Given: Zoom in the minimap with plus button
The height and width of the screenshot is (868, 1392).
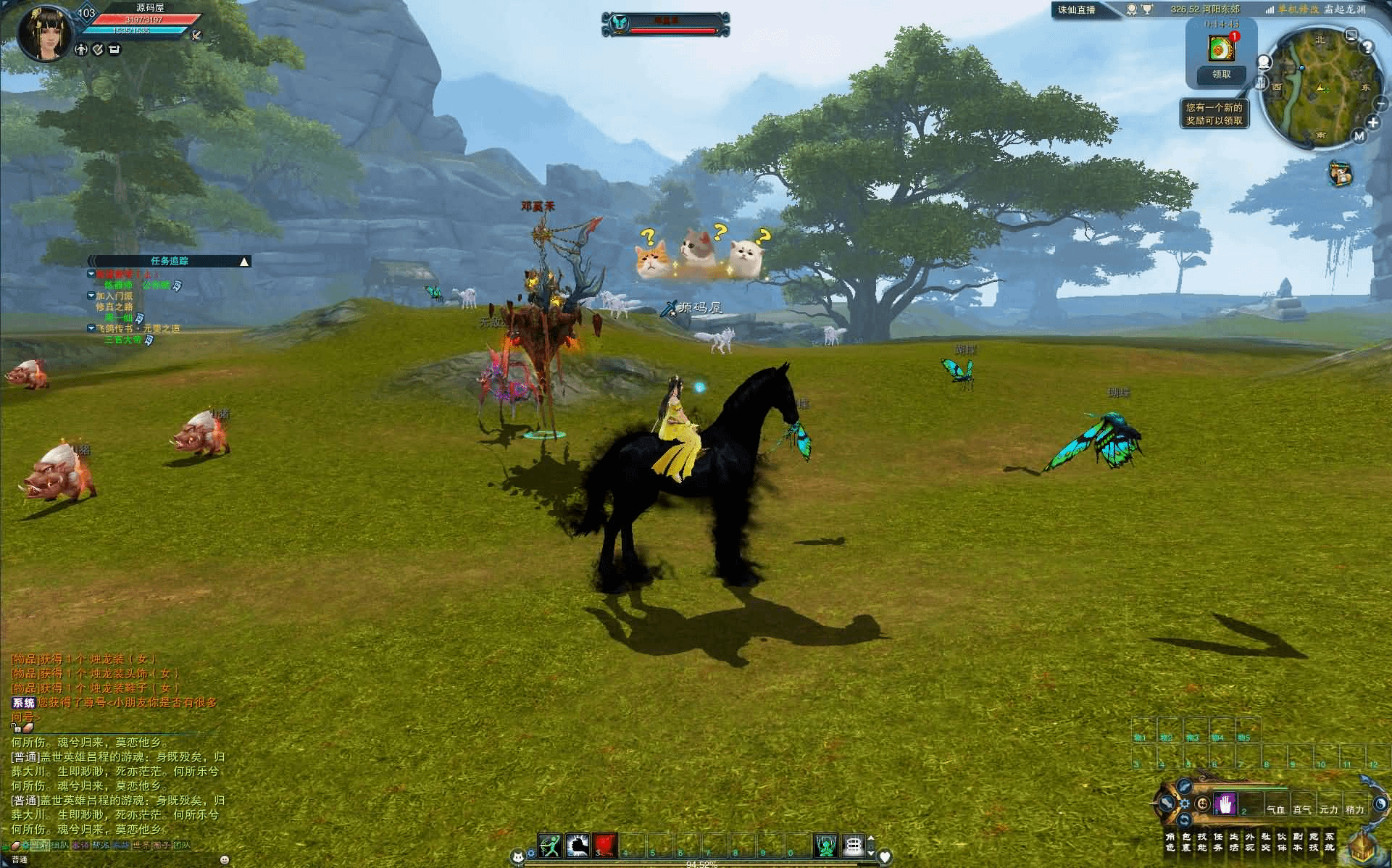Looking at the screenshot, I should pyautogui.click(x=1372, y=122).
